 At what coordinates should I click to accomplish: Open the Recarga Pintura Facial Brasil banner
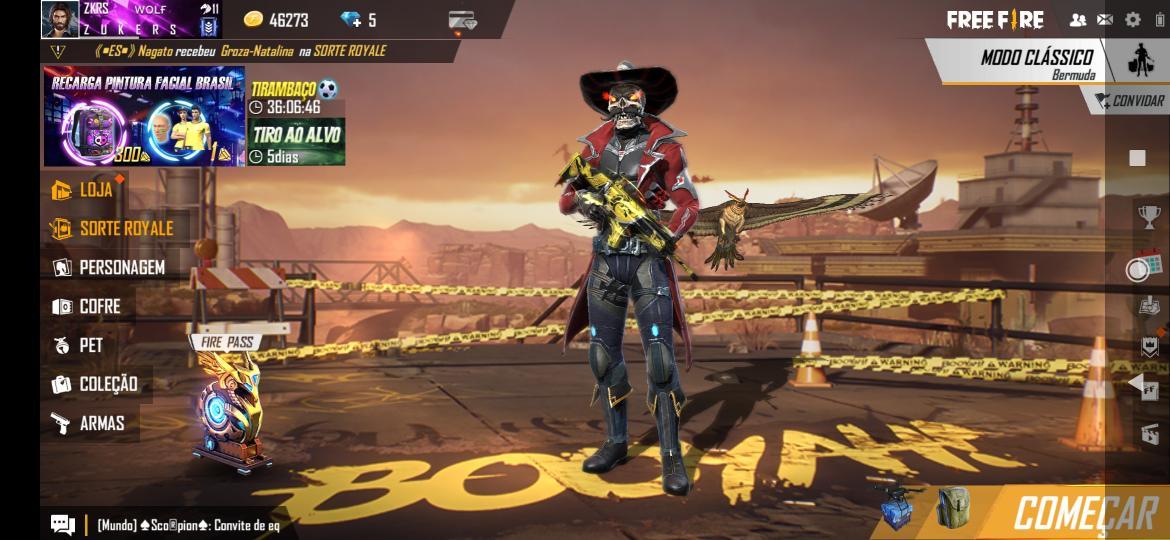pos(143,117)
